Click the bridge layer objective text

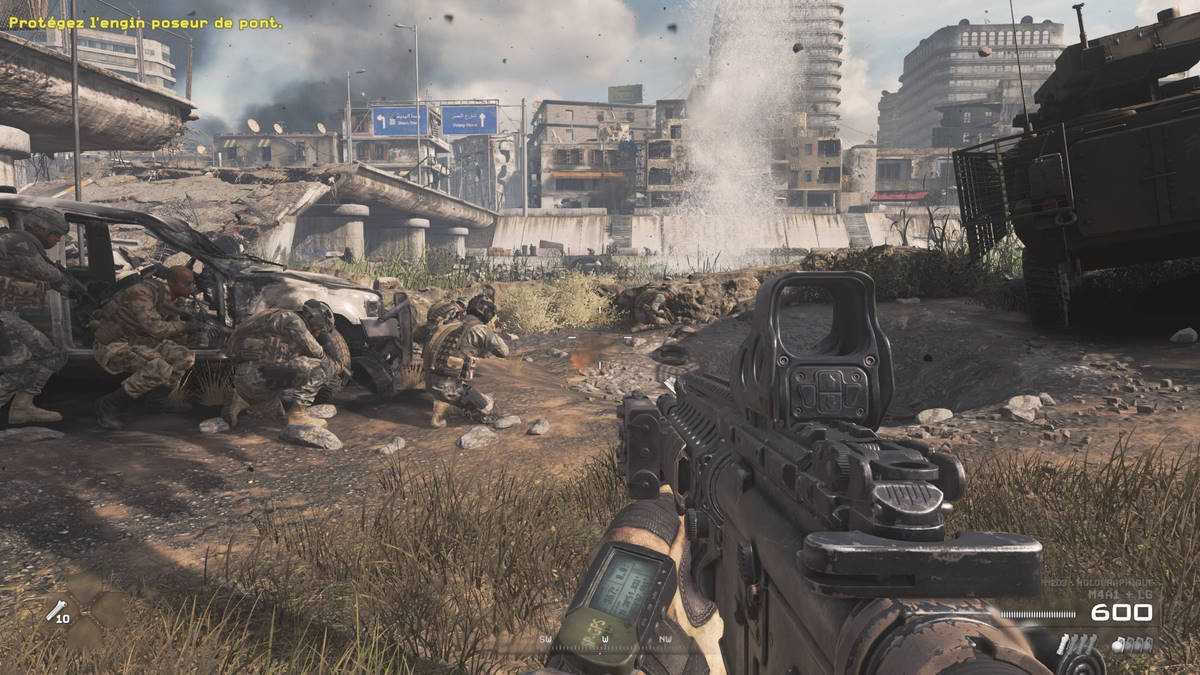[x=145, y=22]
